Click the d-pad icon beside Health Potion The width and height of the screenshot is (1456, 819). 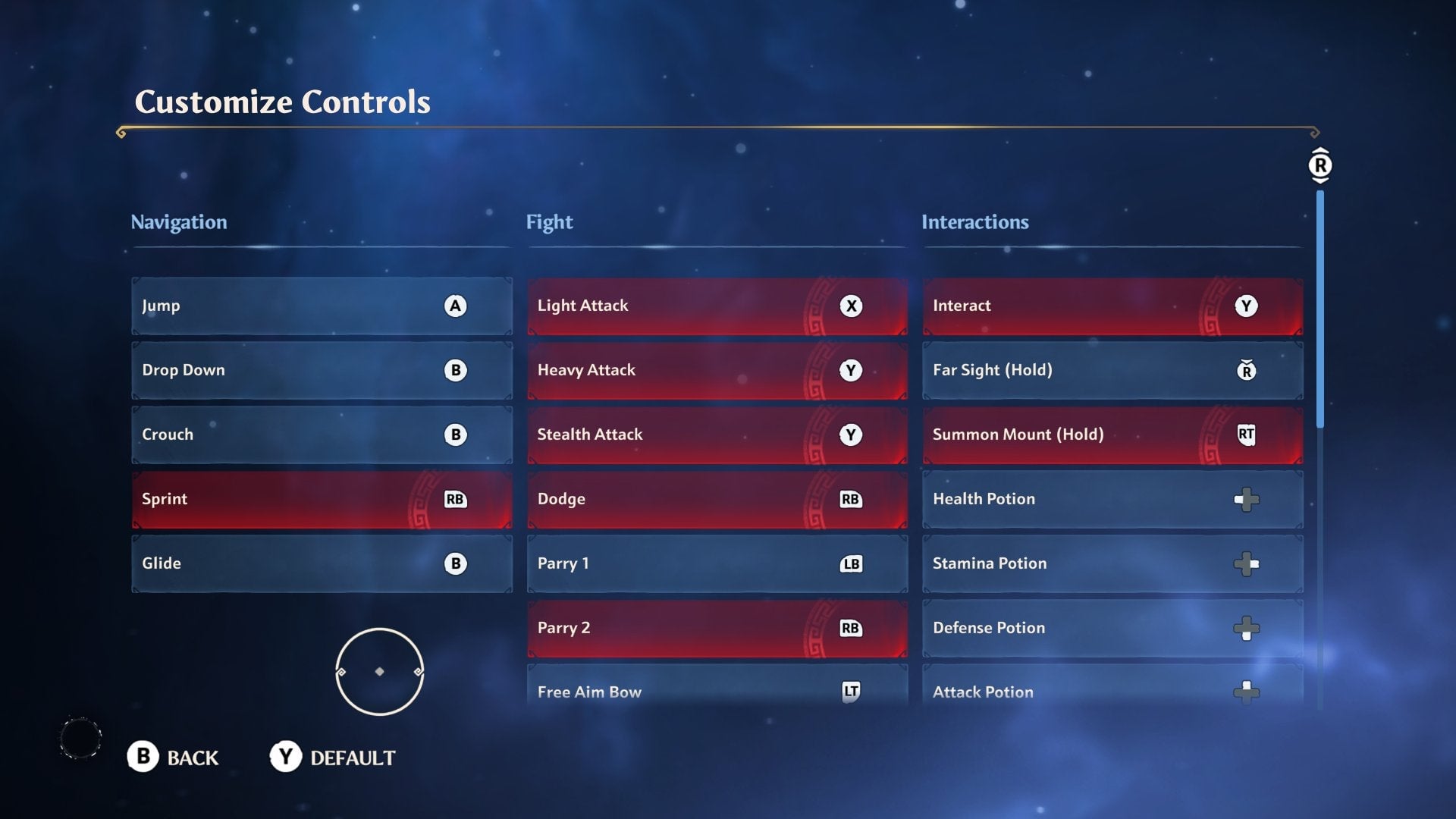pos(1247,499)
